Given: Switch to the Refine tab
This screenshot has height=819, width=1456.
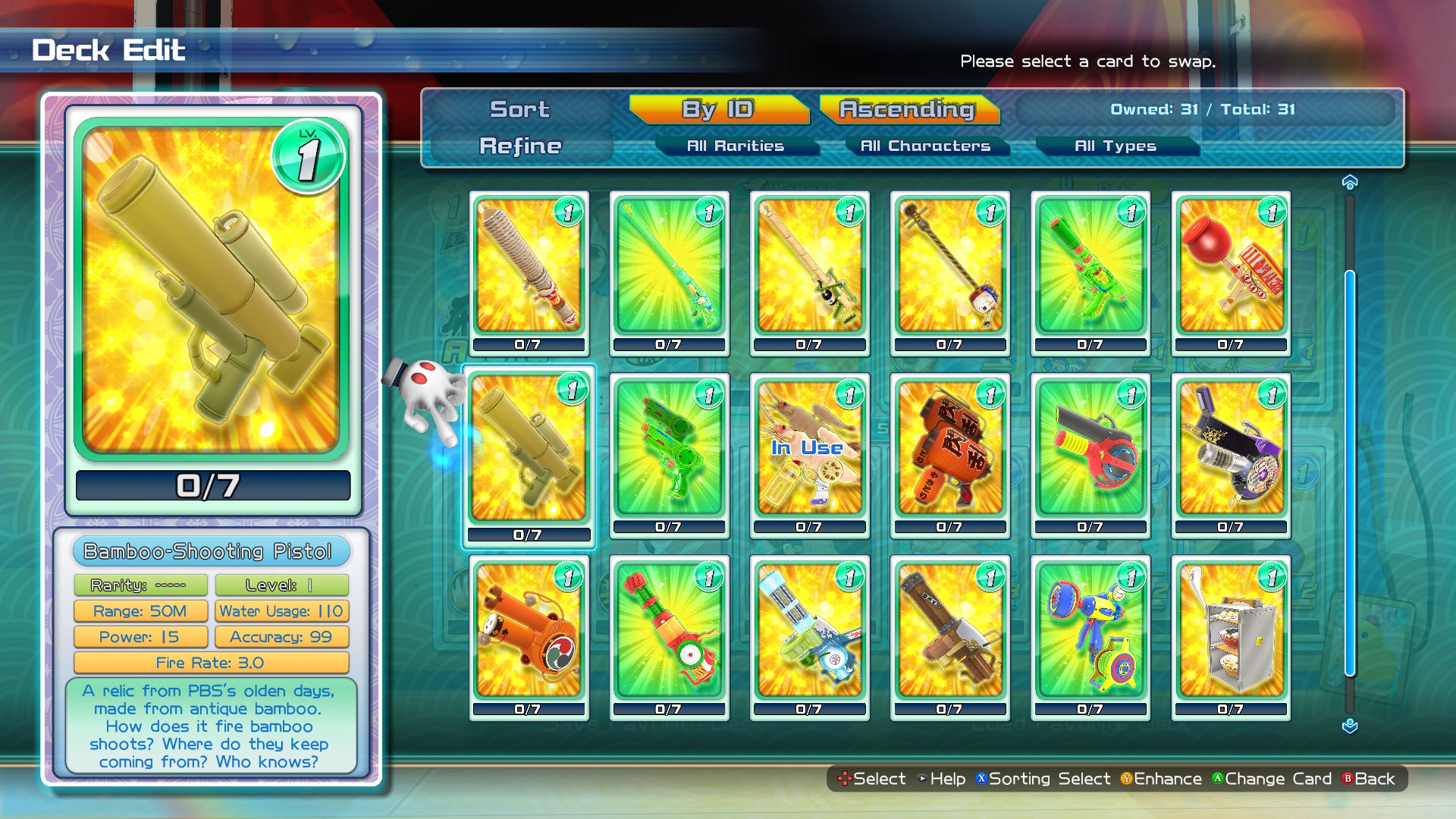Looking at the screenshot, I should point(519,146).
